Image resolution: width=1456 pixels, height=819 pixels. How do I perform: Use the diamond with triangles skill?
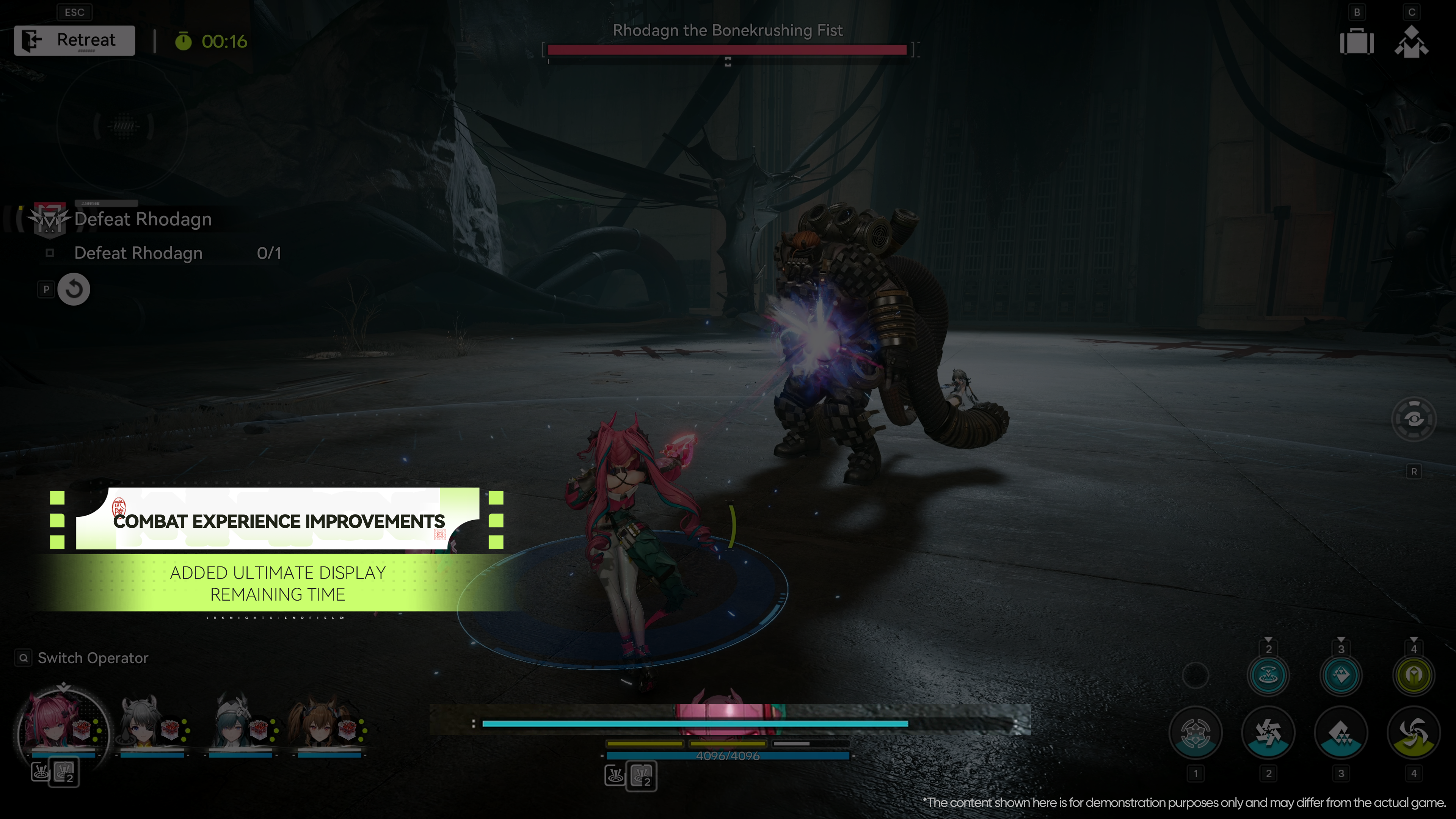[x=1341, y=733]
